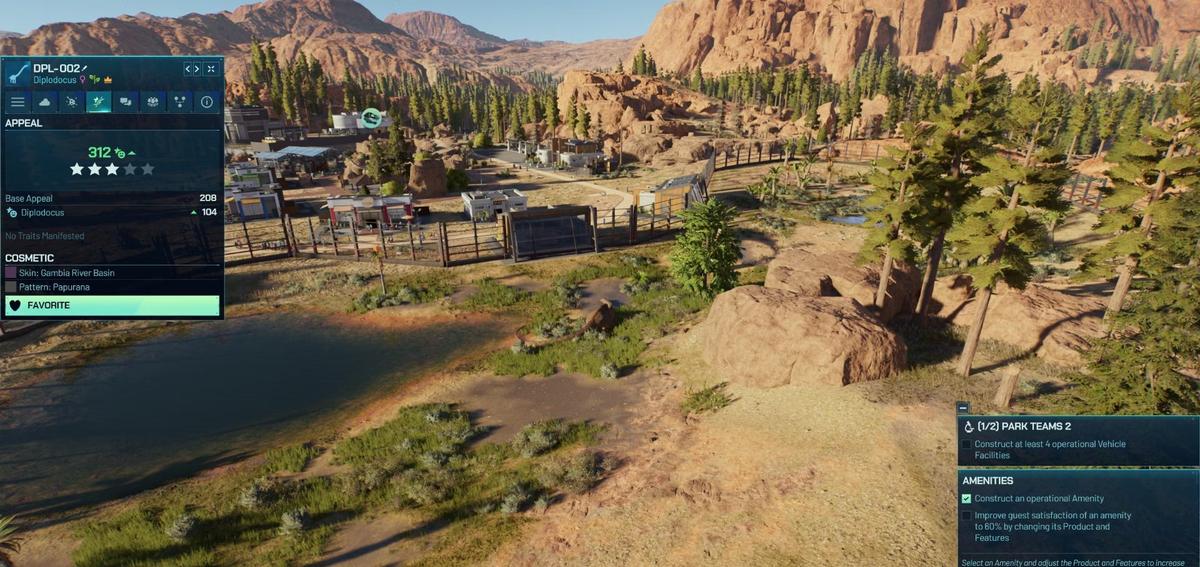Screen dimensions: 1200x567
Task: Minimize the objectives panel
Action: point(962,408)
